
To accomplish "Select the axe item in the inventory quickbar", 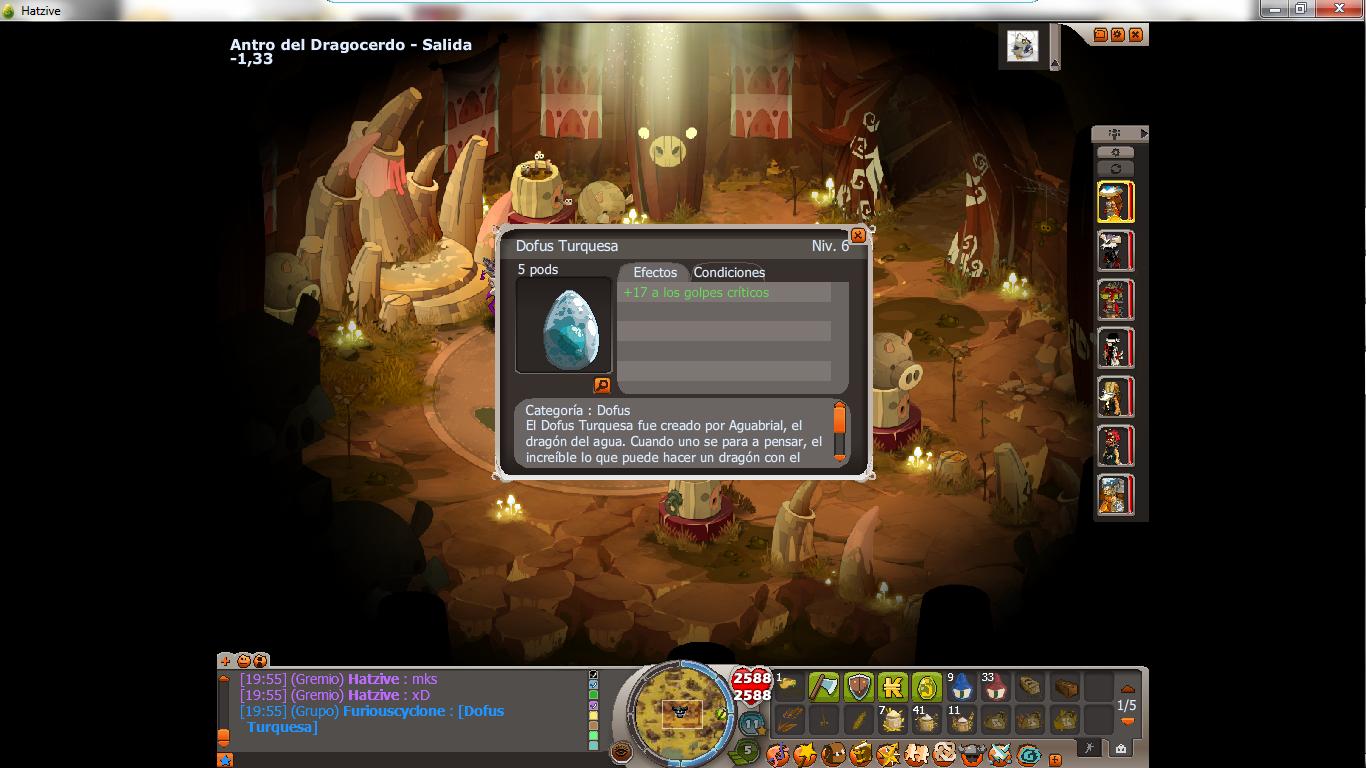I will [x=826, y=687].
